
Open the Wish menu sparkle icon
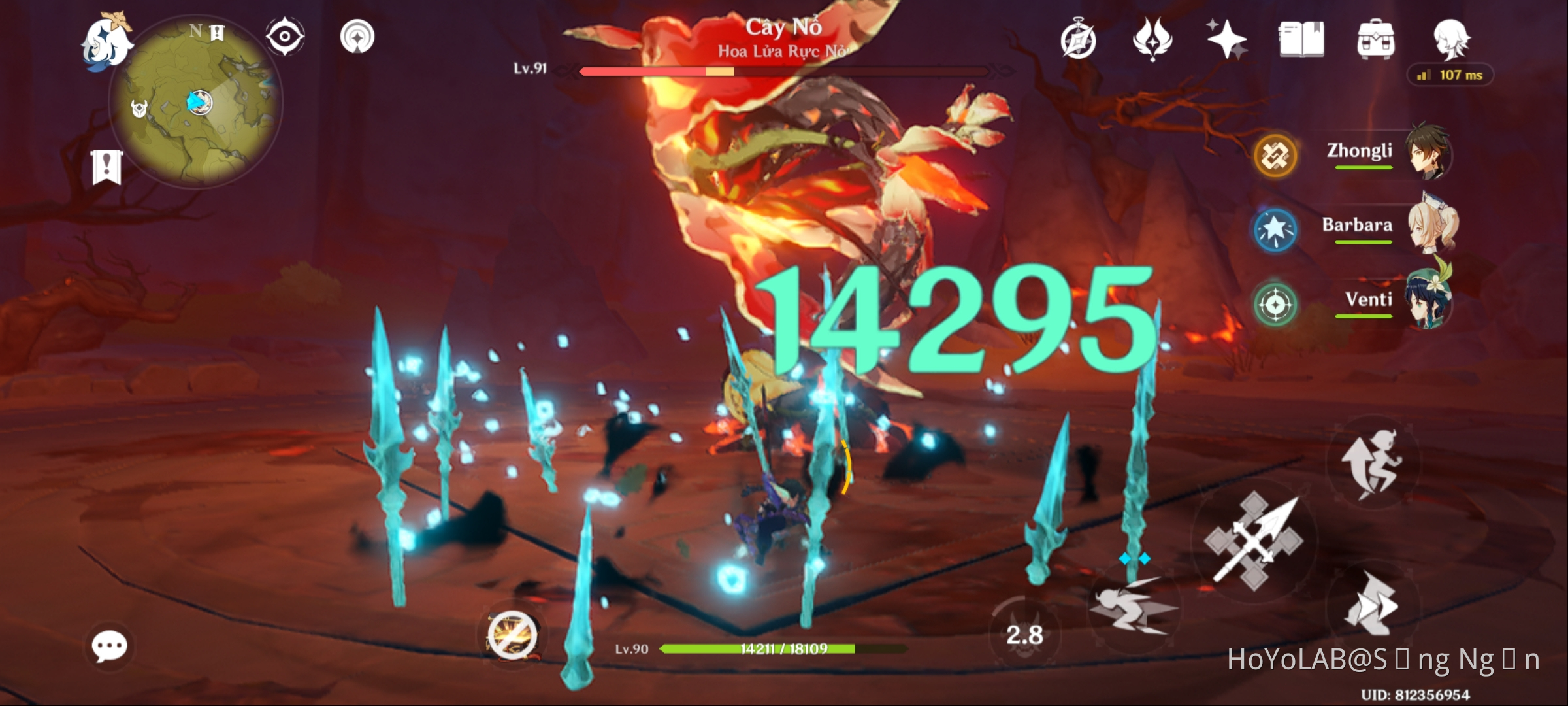tap(1227, 39)
